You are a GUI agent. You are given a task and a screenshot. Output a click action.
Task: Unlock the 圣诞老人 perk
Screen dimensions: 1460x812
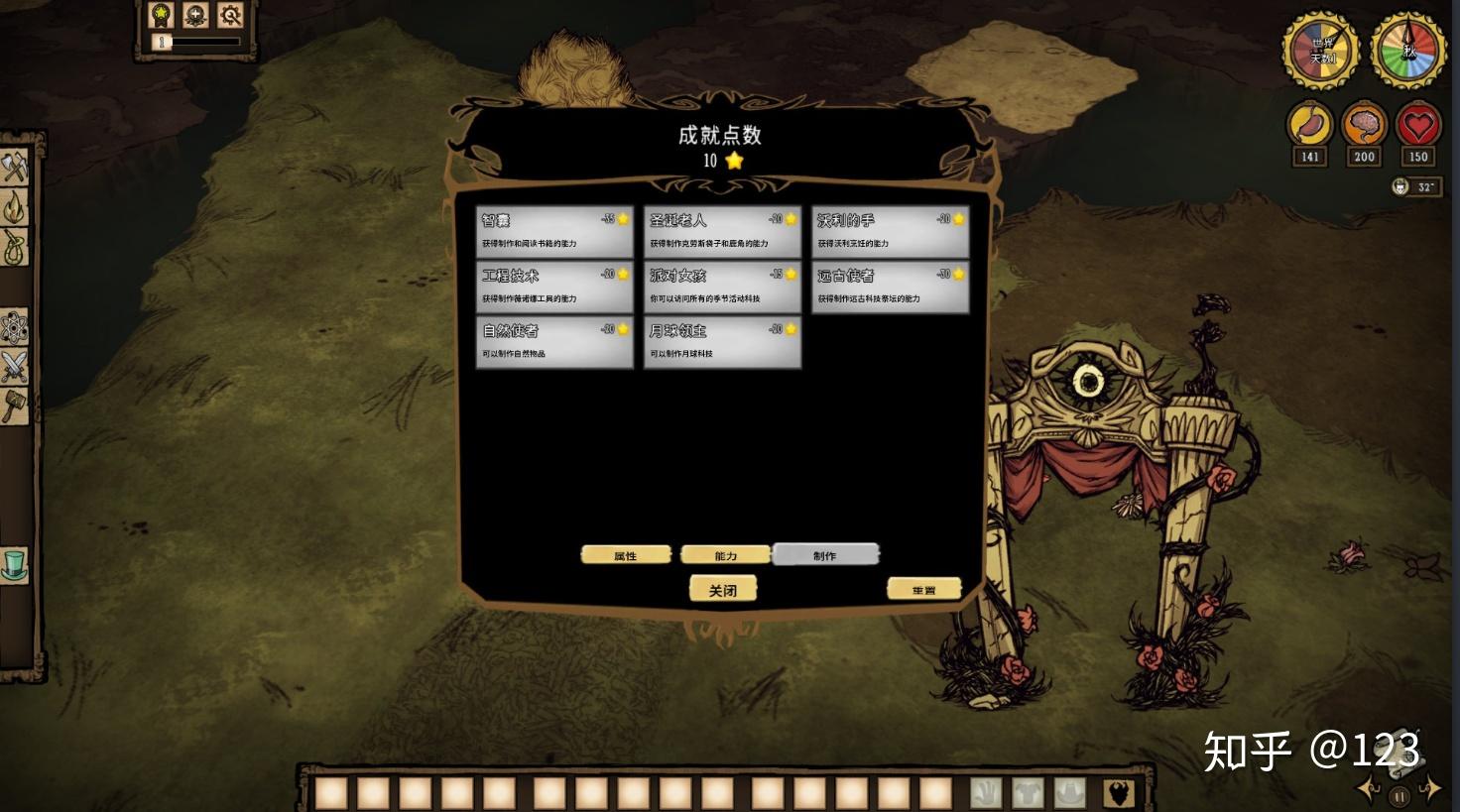[x=722, y=231]
